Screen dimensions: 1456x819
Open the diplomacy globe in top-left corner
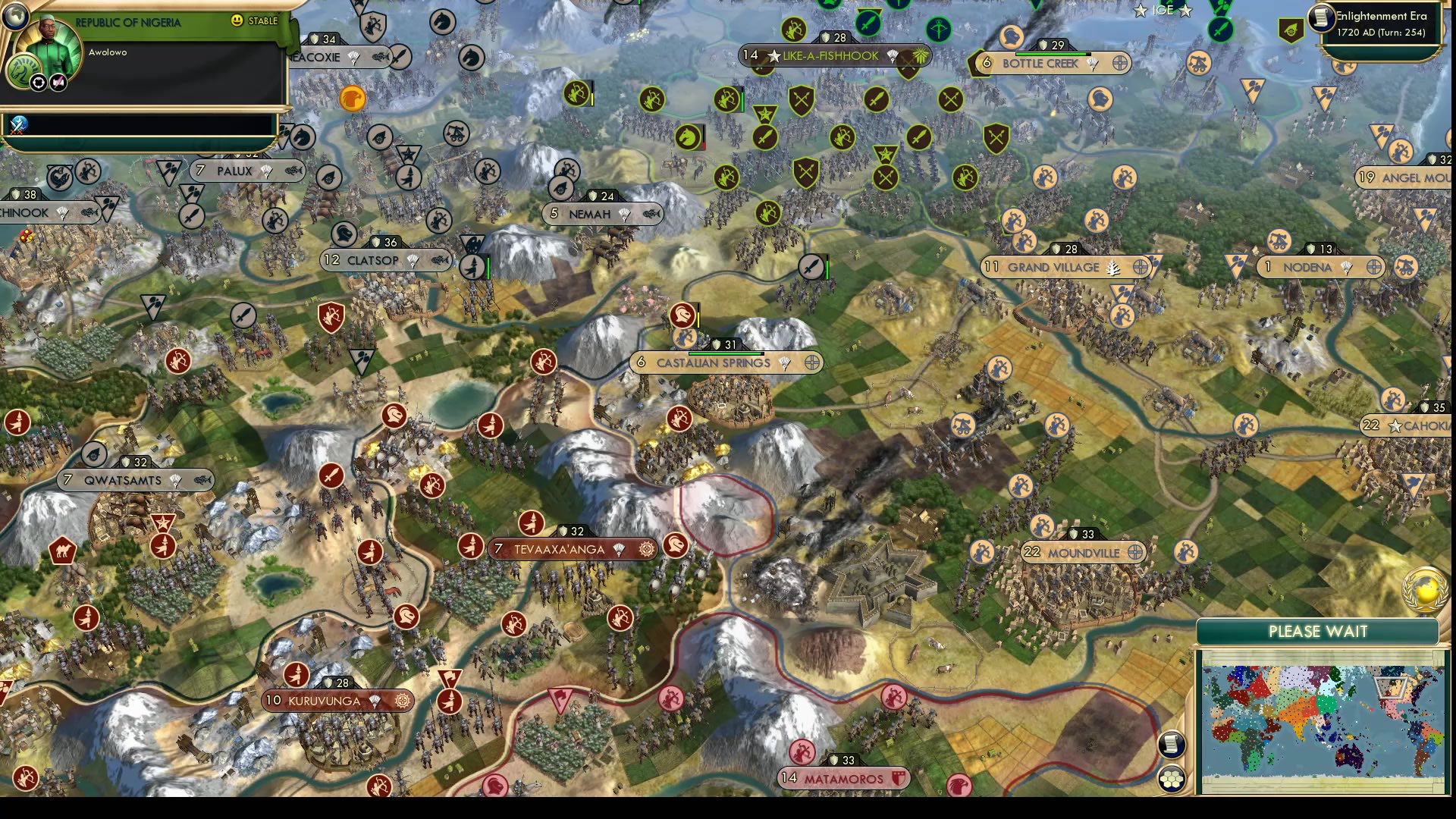pos(16,18)
